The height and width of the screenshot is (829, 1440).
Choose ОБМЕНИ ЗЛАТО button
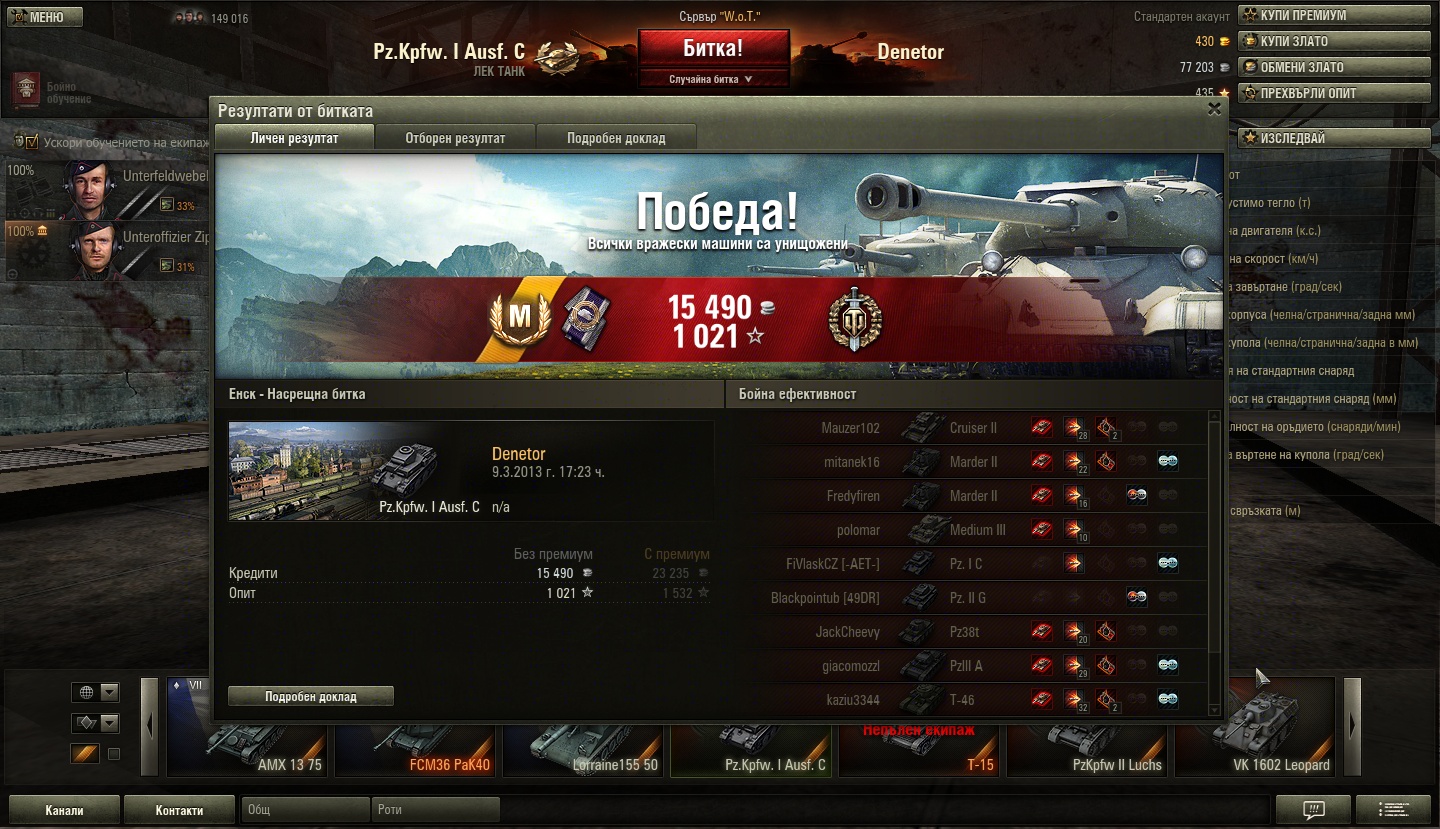click(1334, 67)
